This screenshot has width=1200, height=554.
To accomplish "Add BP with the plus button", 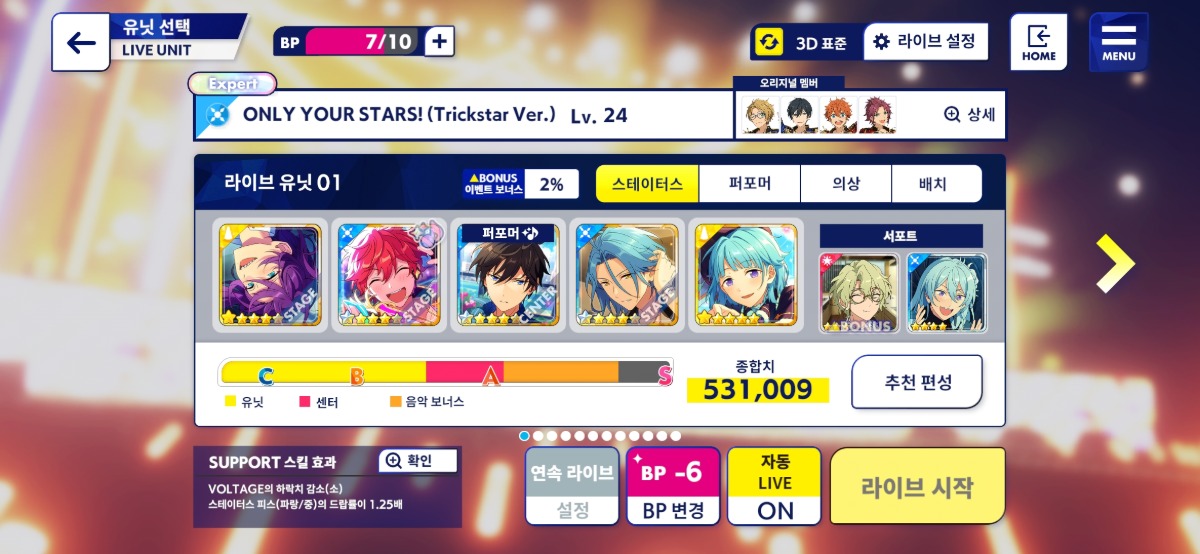I will (x=440, y=41).
